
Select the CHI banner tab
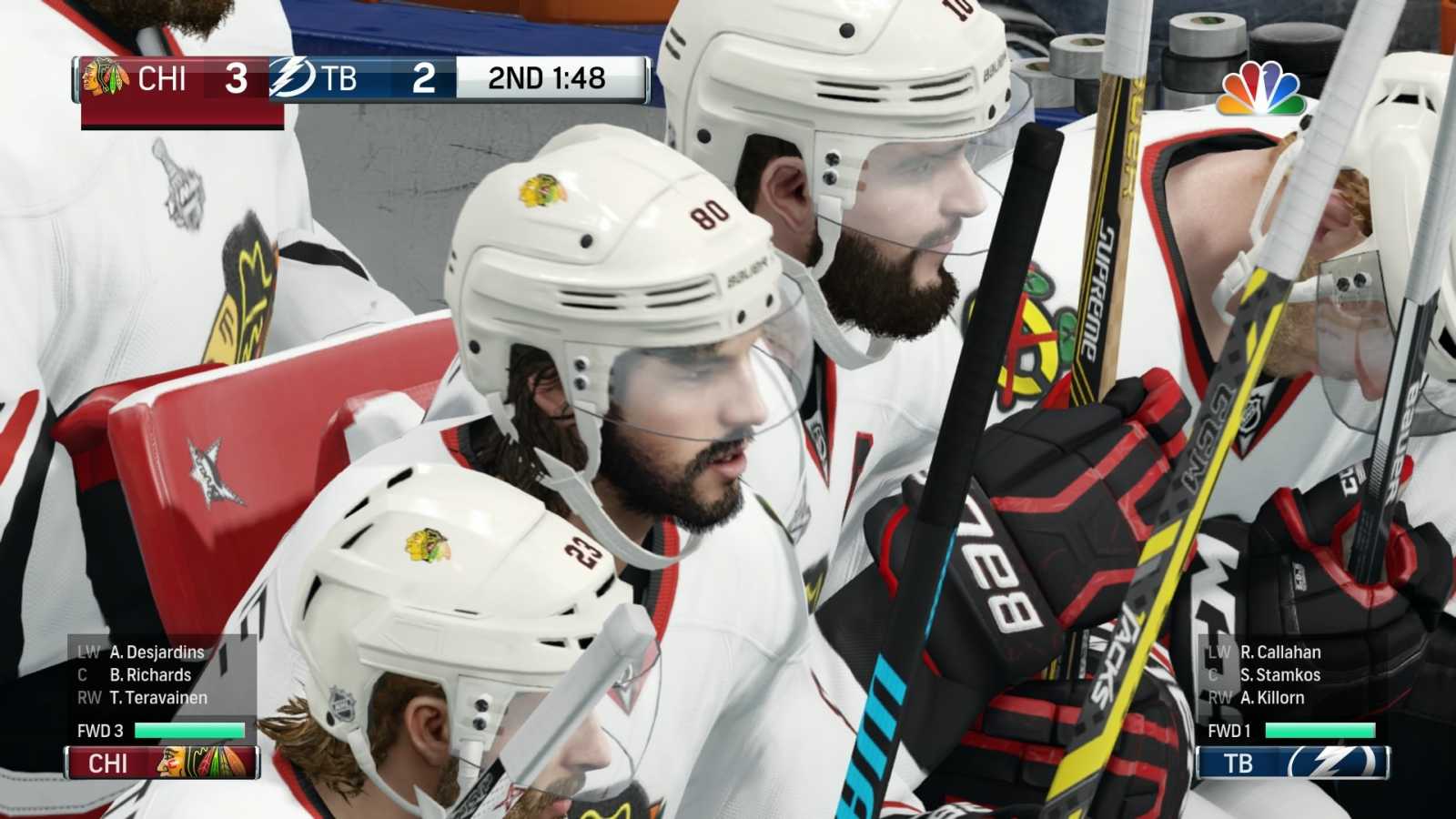(x=164, y=765)
